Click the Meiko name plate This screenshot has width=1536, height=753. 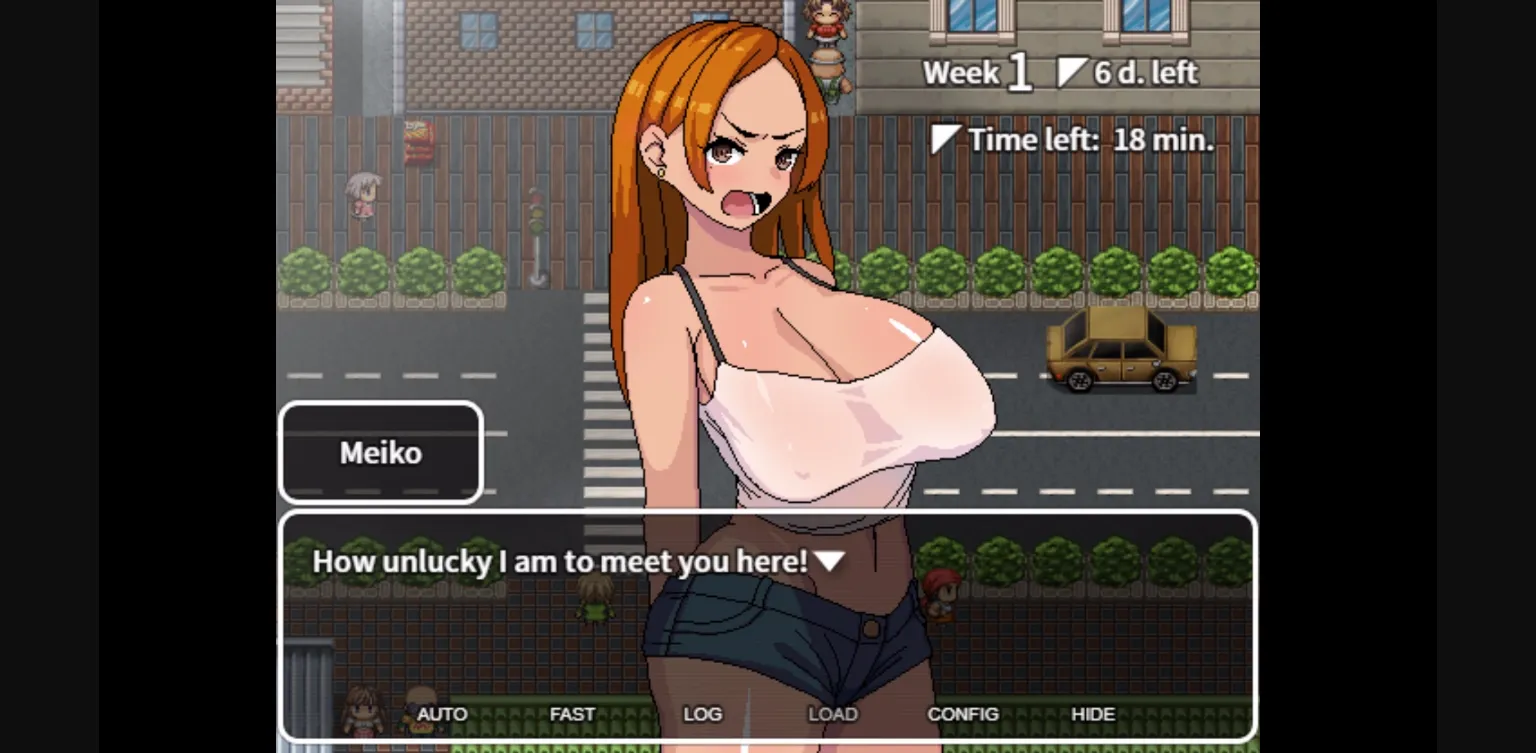(x=381, y=452)
